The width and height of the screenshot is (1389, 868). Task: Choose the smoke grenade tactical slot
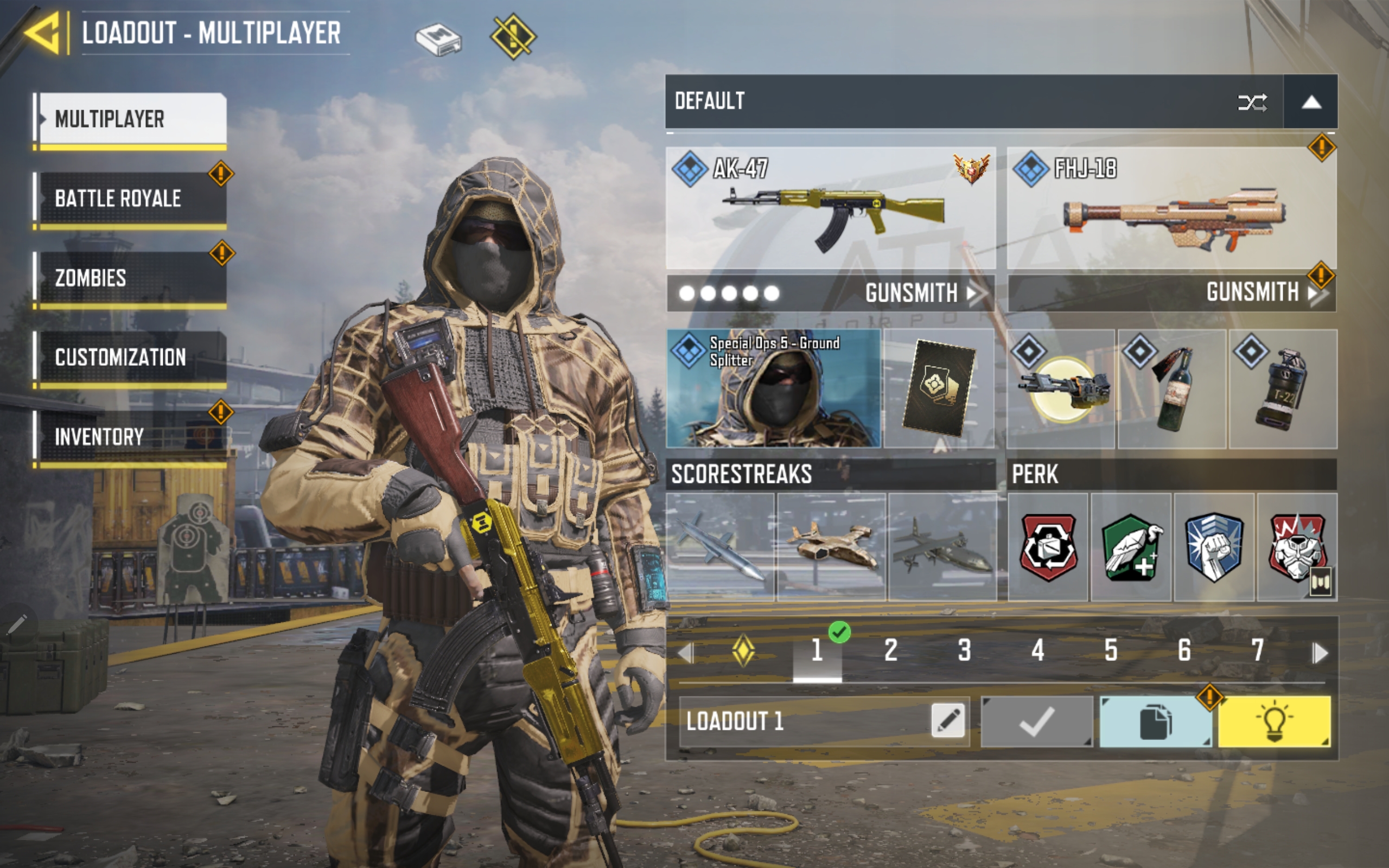pos(1283,388)
